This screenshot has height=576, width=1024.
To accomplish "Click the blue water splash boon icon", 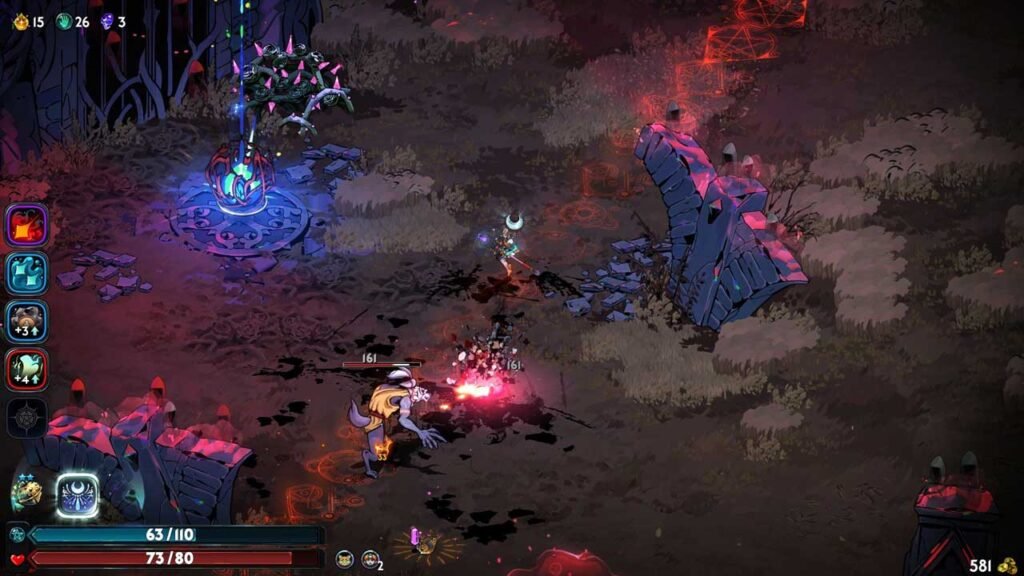I will (27, 273).
